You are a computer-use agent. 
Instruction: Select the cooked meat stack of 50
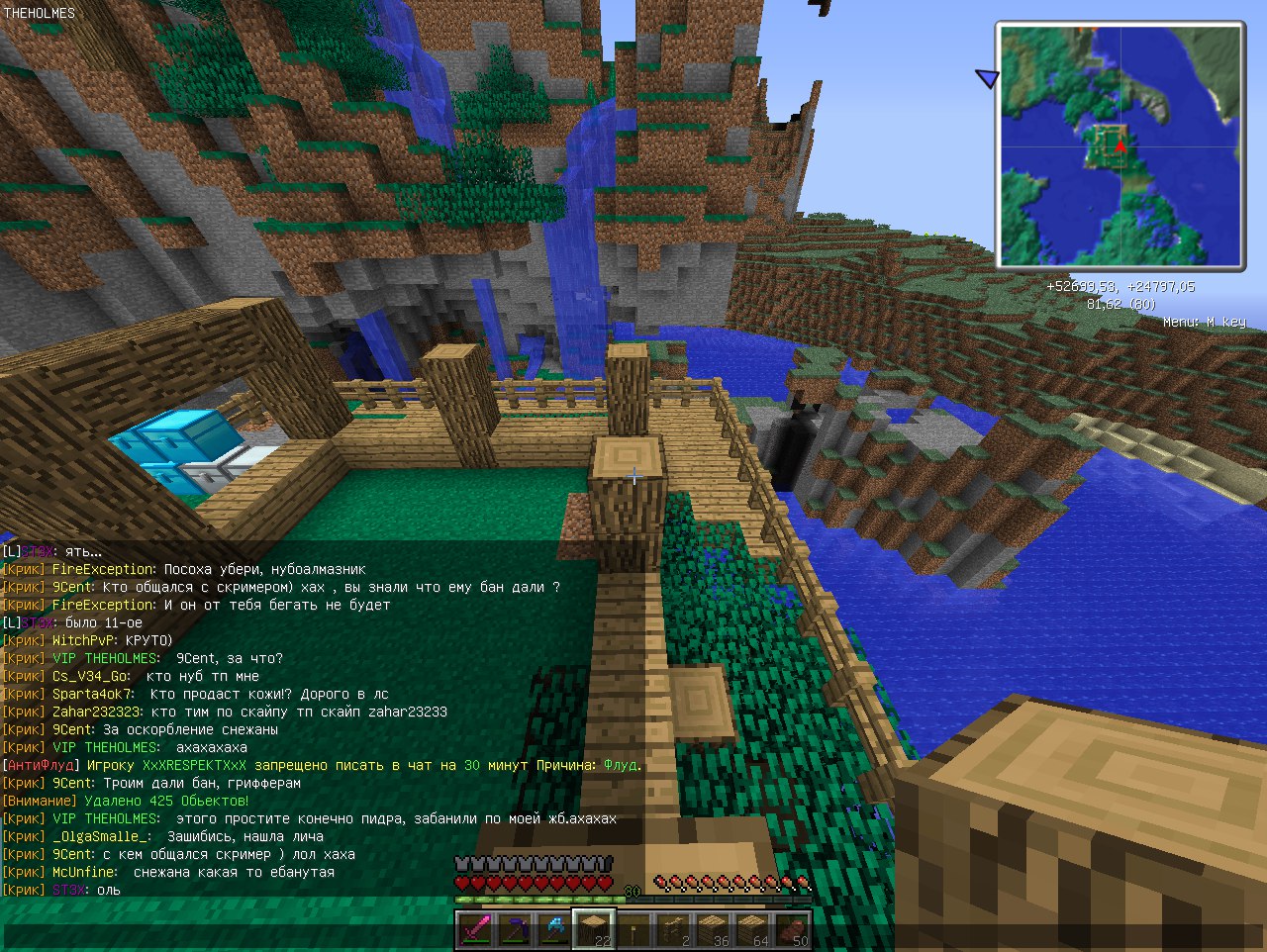[792, 930]
